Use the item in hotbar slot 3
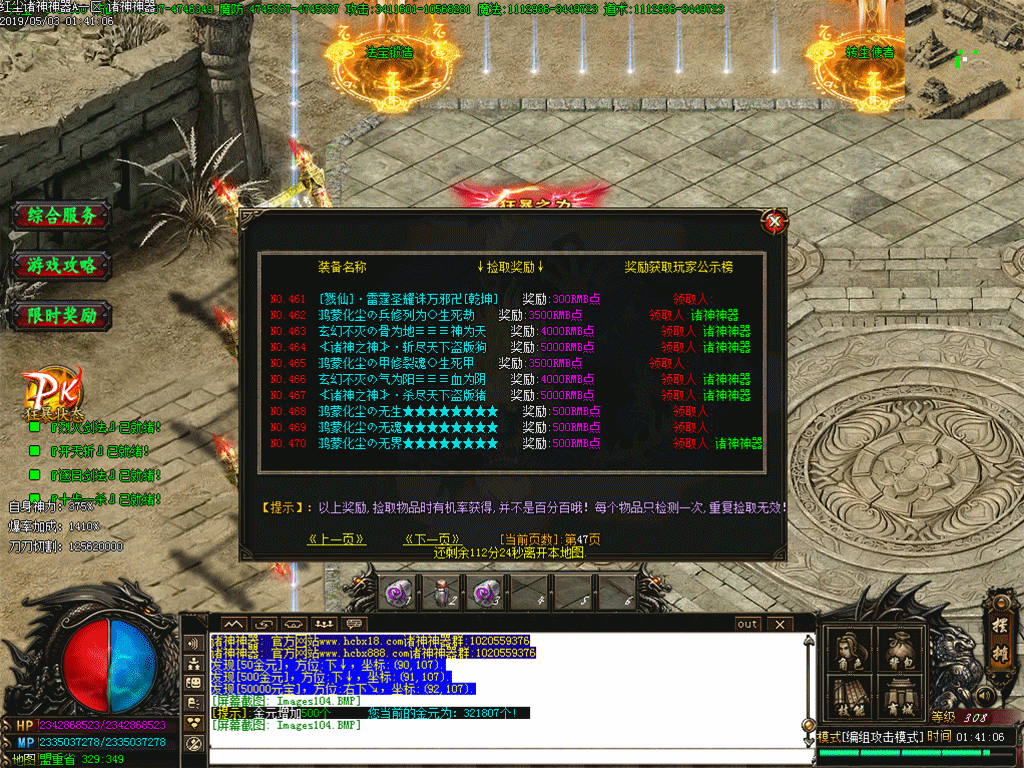This screenshot has height=768, width=1024. tap(487, 593)
